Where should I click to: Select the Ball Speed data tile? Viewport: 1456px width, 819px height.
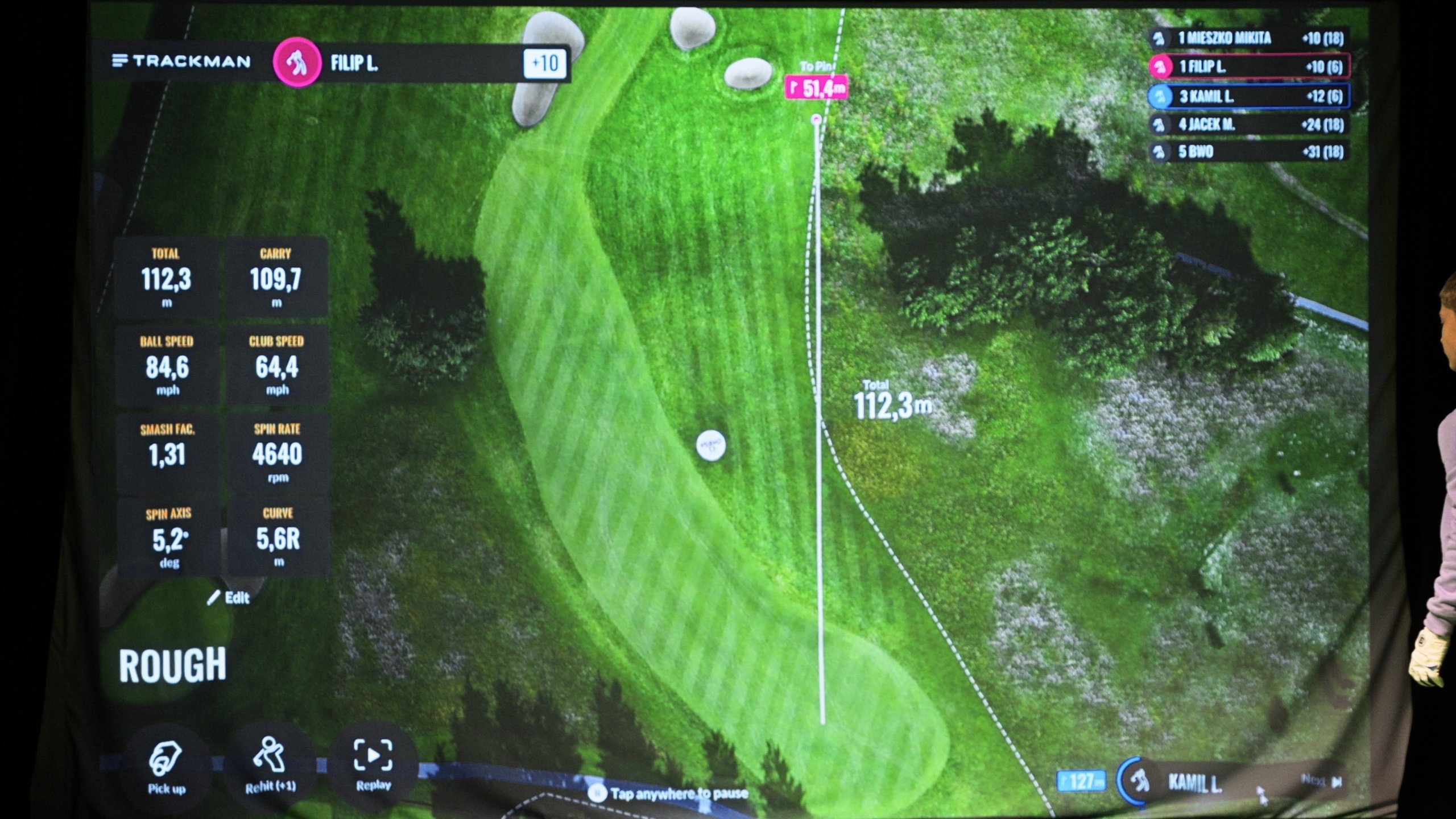click(167, 365)
